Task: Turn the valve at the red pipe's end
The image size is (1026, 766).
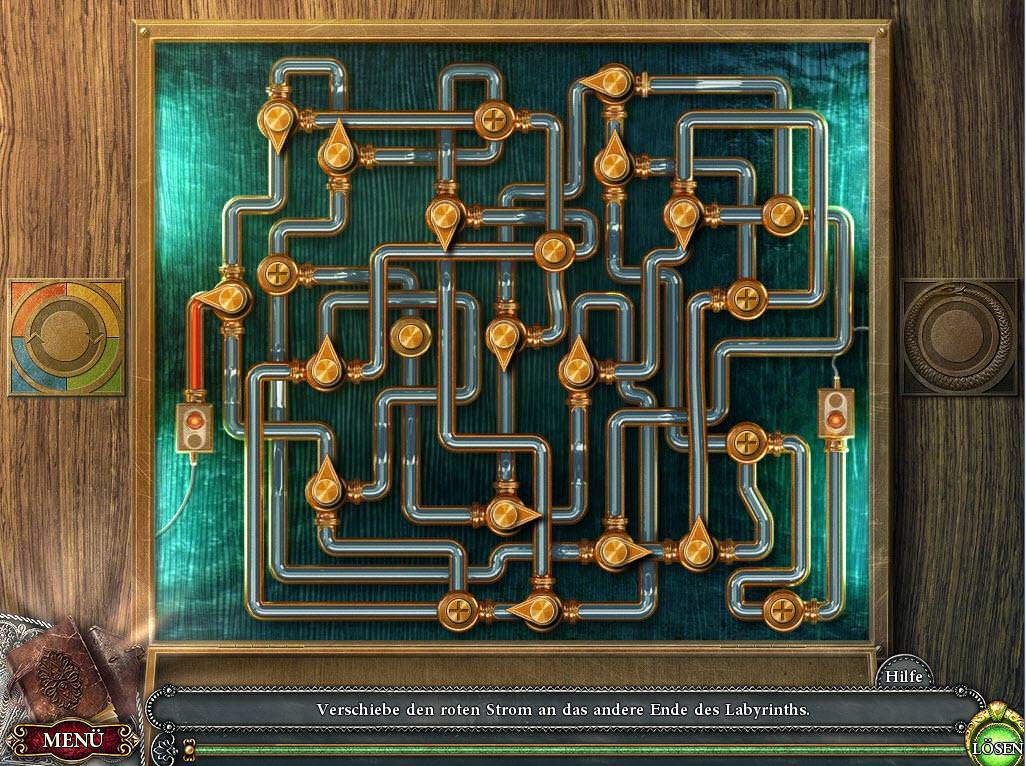Action: click(x=229, y=297)
